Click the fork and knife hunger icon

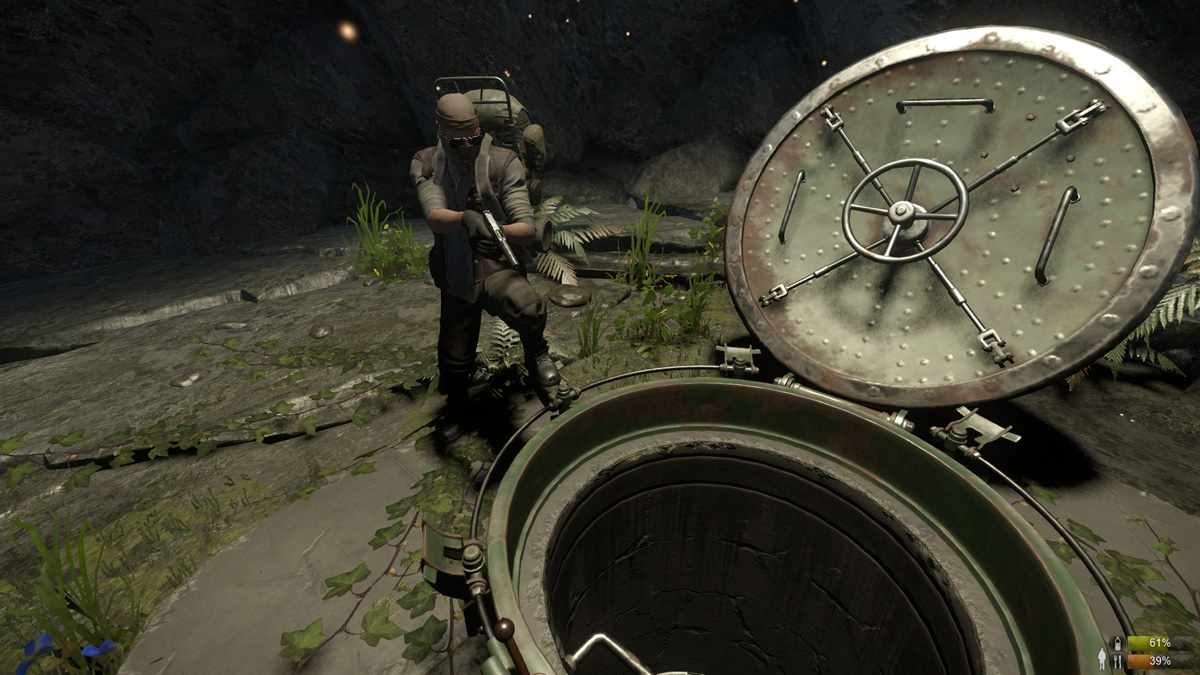pos(1117,661)
